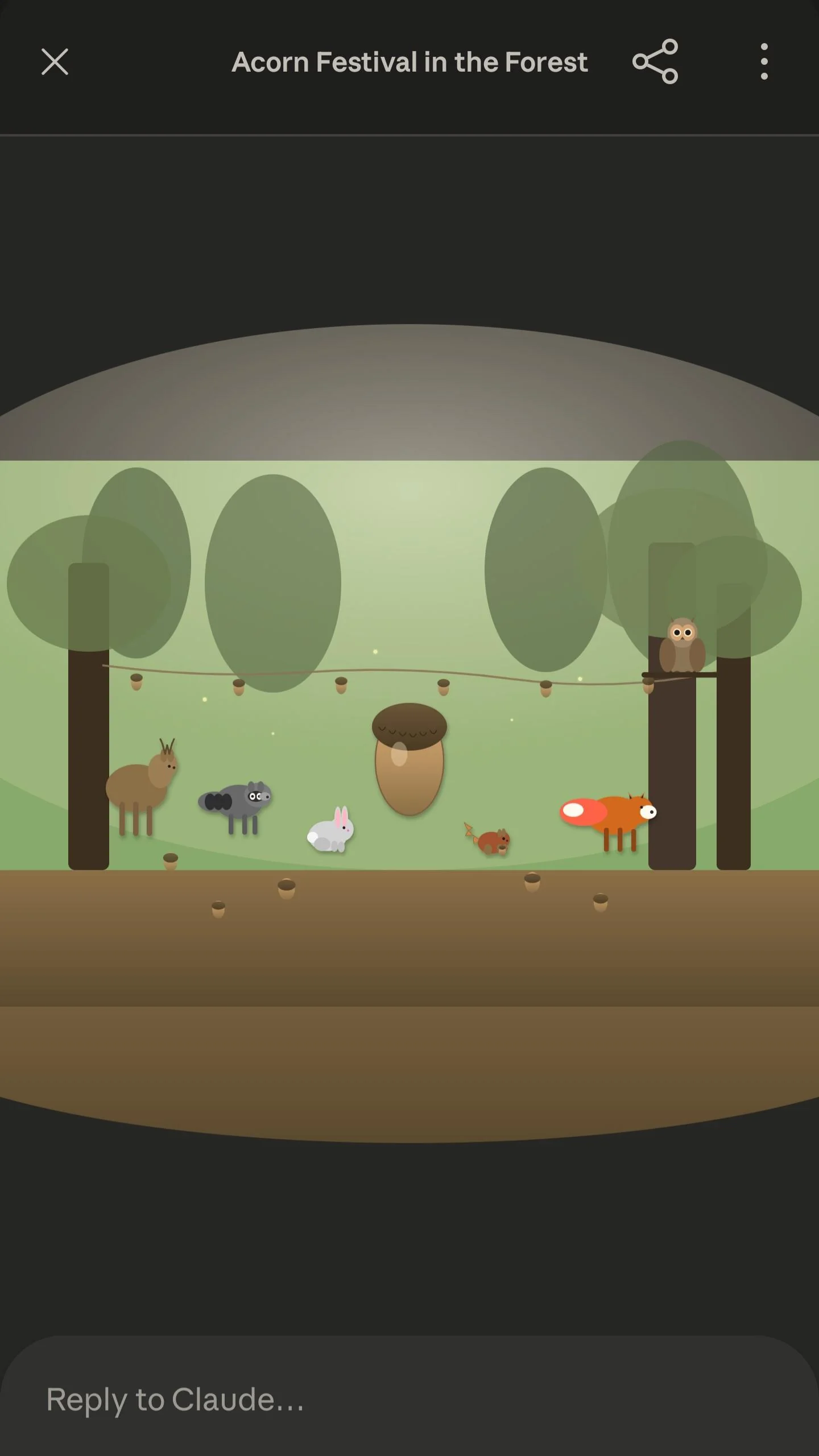Focus the Reply to Claude text field
819x1456 pixels.
[x=398, y=1399]
